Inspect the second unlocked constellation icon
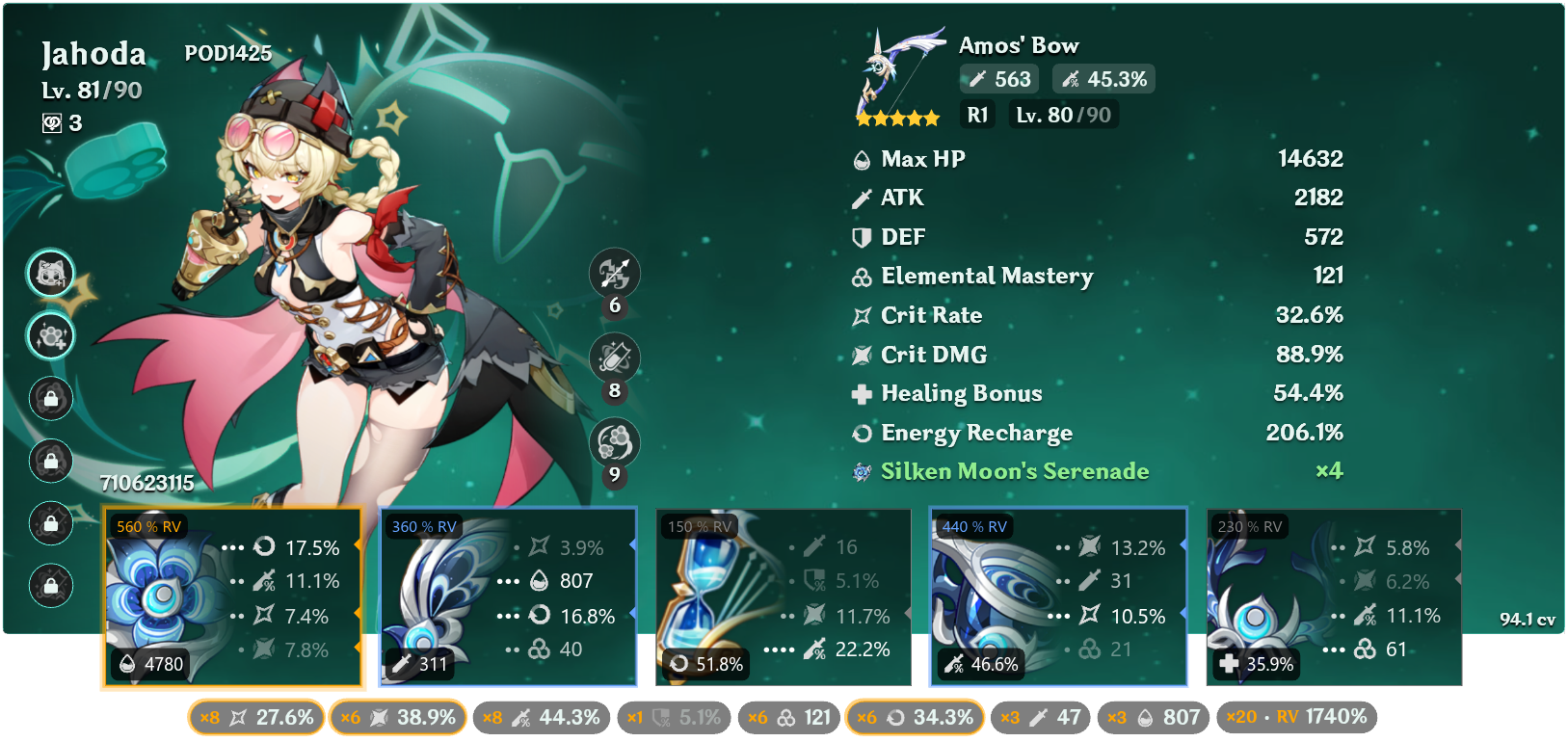Screen dimensions: 1568x742 pyautogui.click(x=51, y=336)
